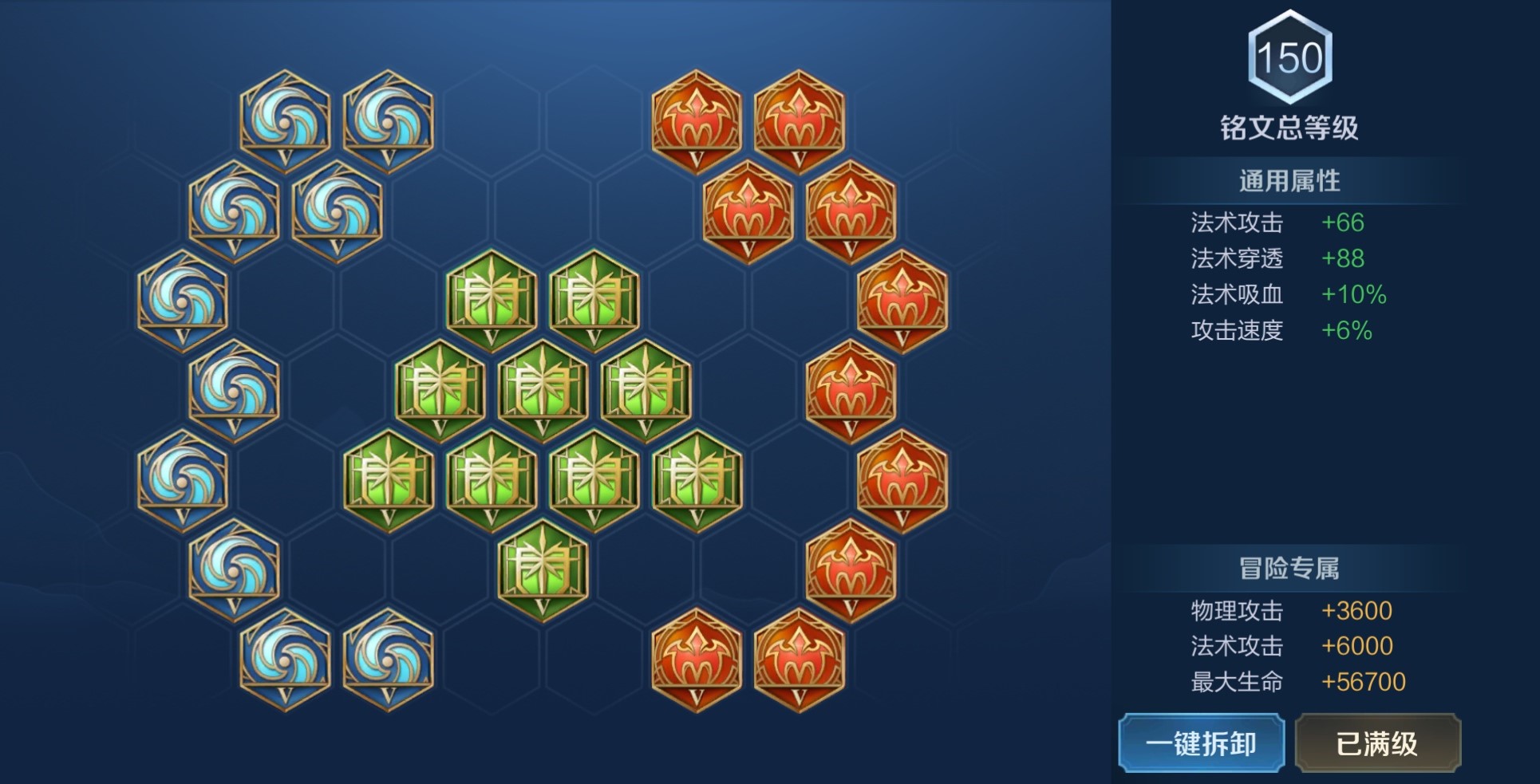Select the lone green rune below the green cluster
The image size is (1540, 784).
pyautogui.click(x=543, y=569)
